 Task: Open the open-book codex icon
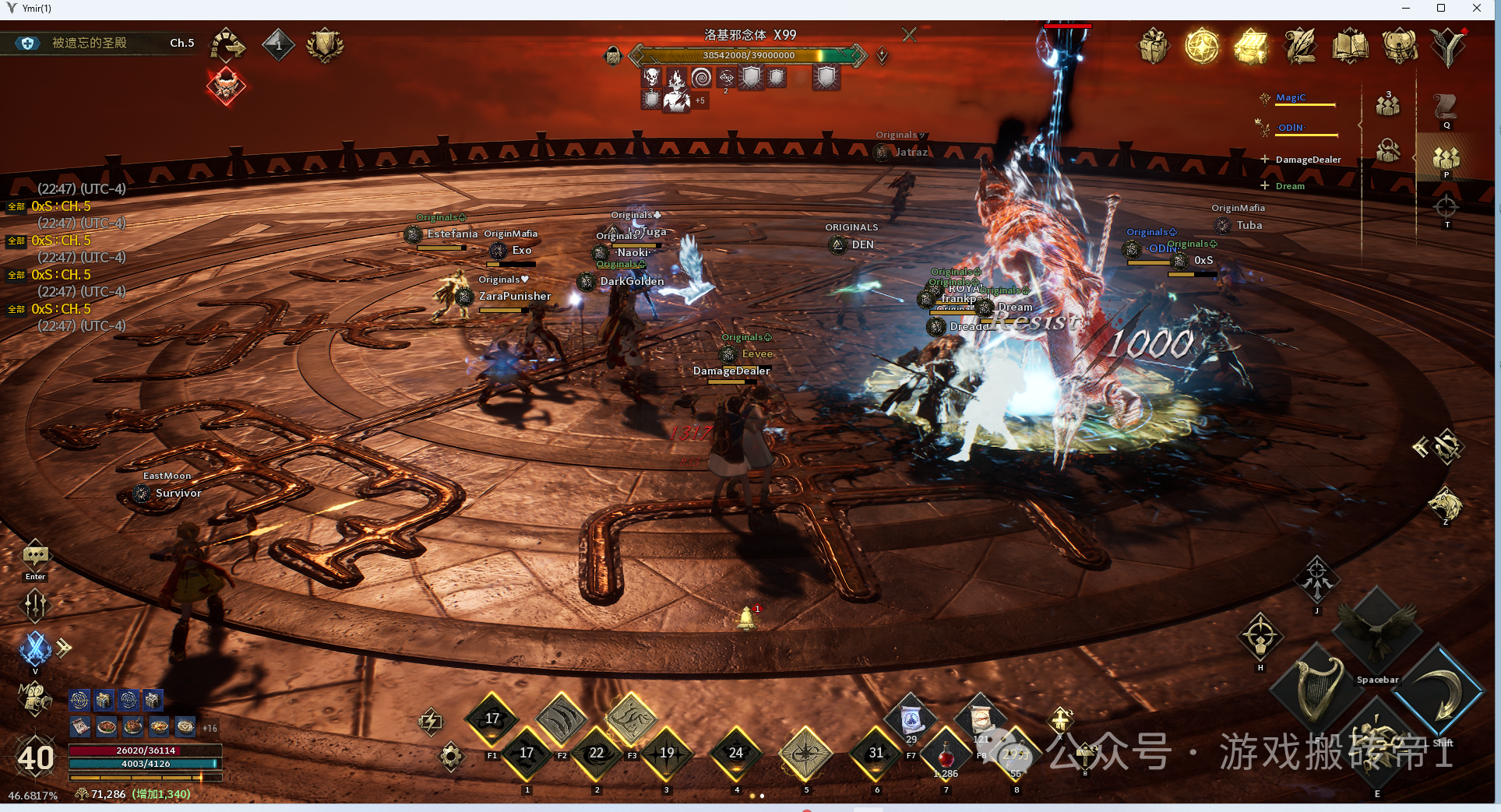coord(1350,46)
